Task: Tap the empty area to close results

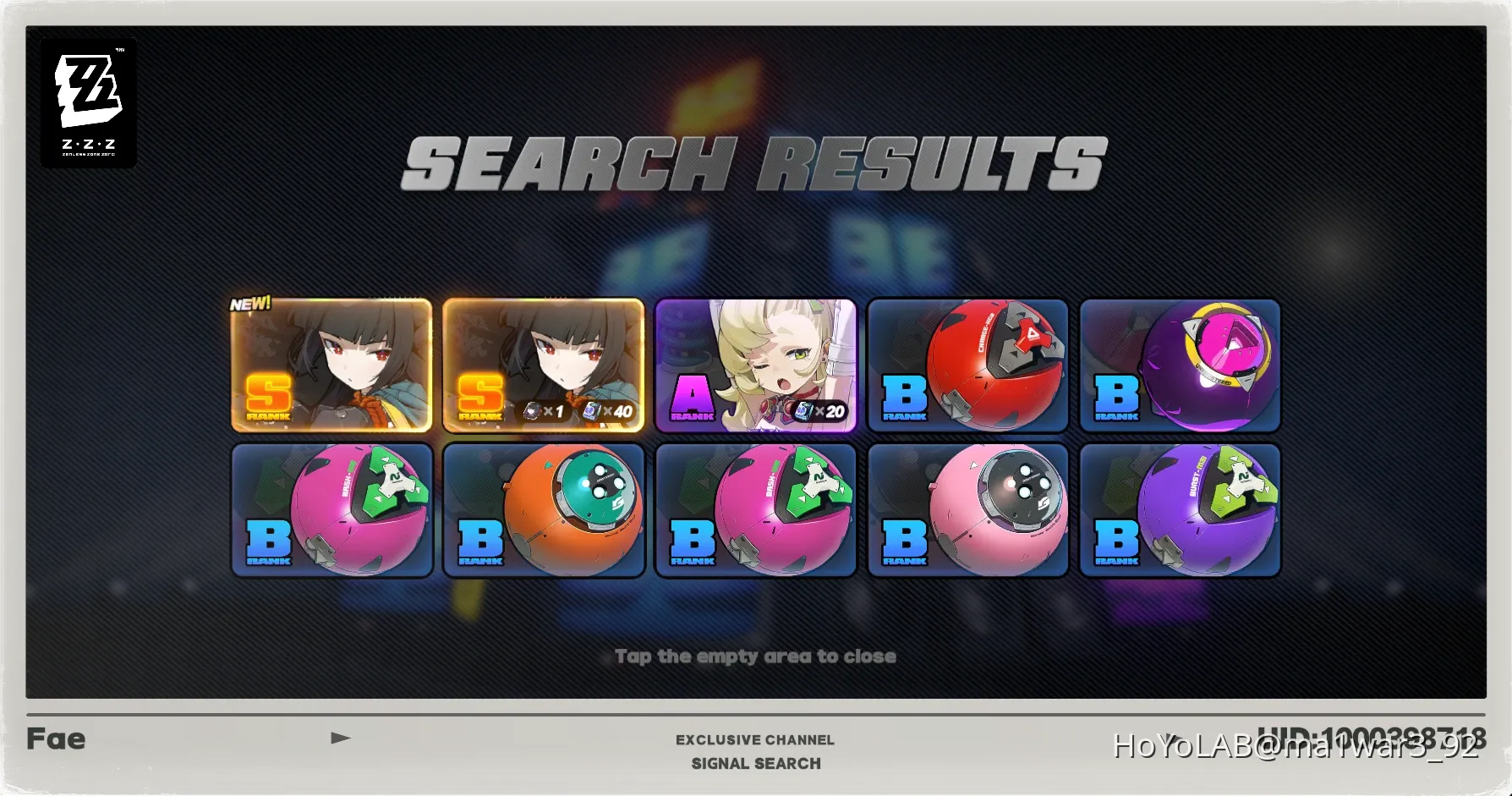Action: [x=755, y=656]
